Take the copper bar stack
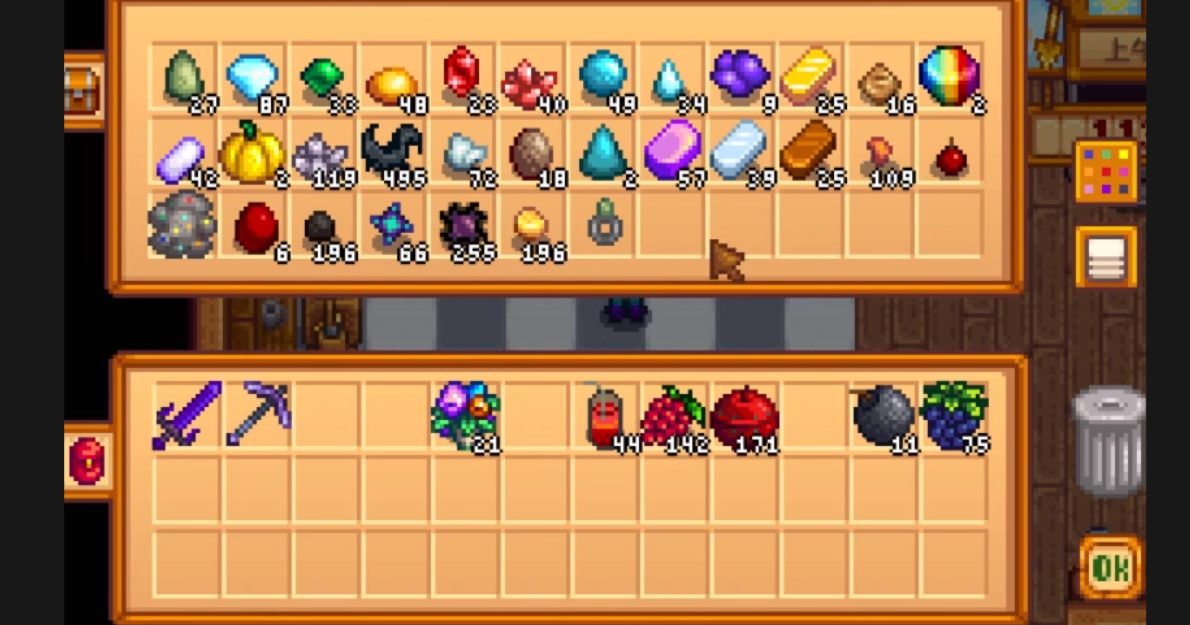 click(x=808, y=153)
